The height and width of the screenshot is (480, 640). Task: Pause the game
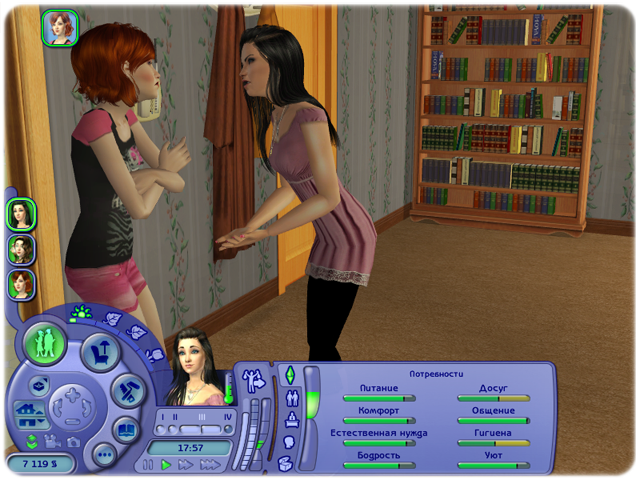click(149, 465)
